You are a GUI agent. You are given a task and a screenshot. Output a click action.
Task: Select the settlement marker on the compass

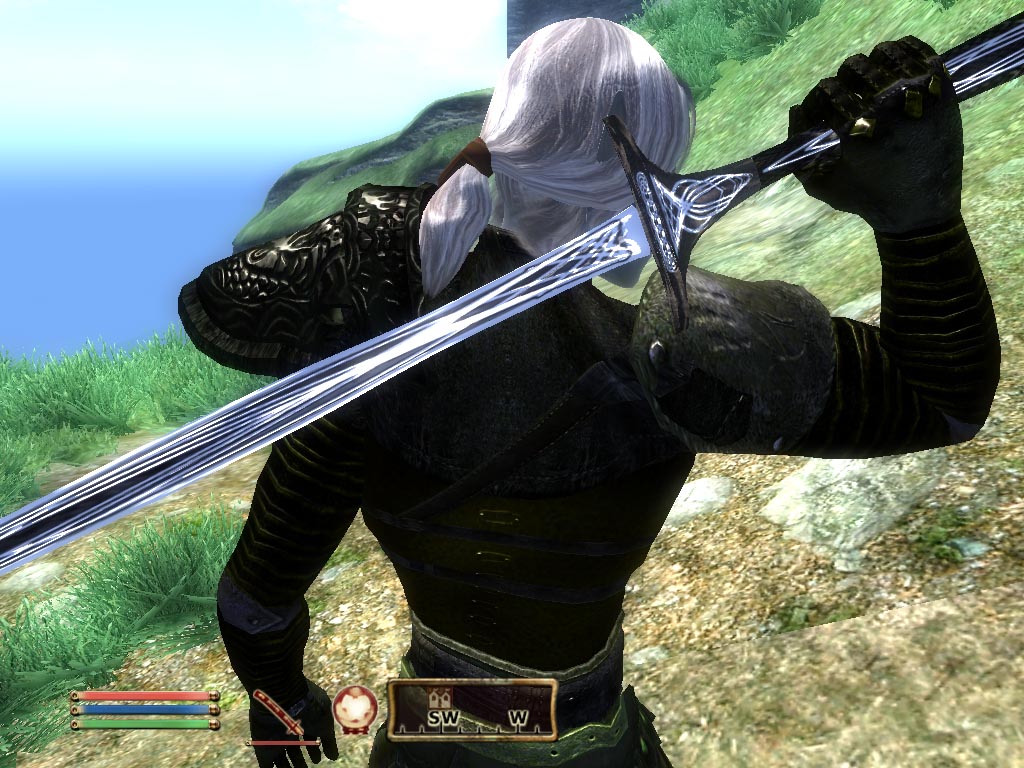coord(438,698)
